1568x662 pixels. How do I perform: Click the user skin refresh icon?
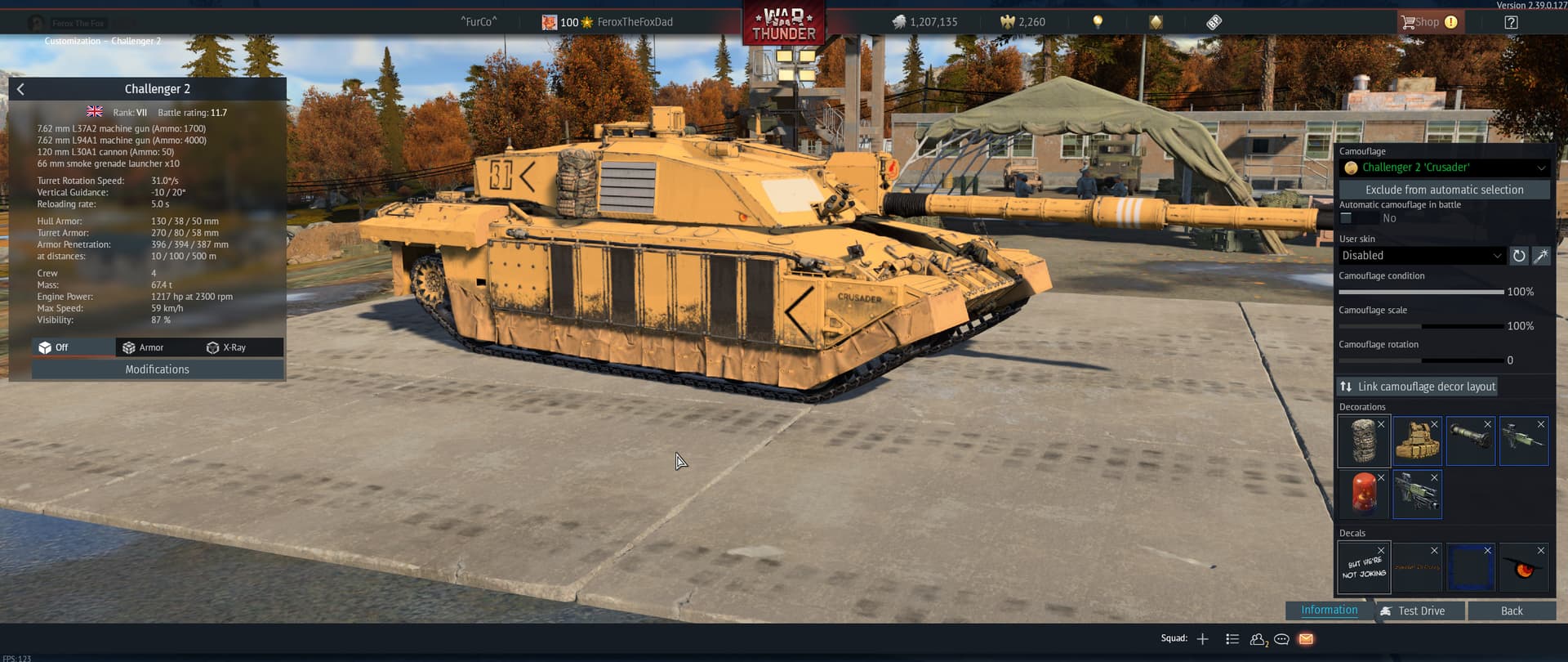[x=1518, y=256]
